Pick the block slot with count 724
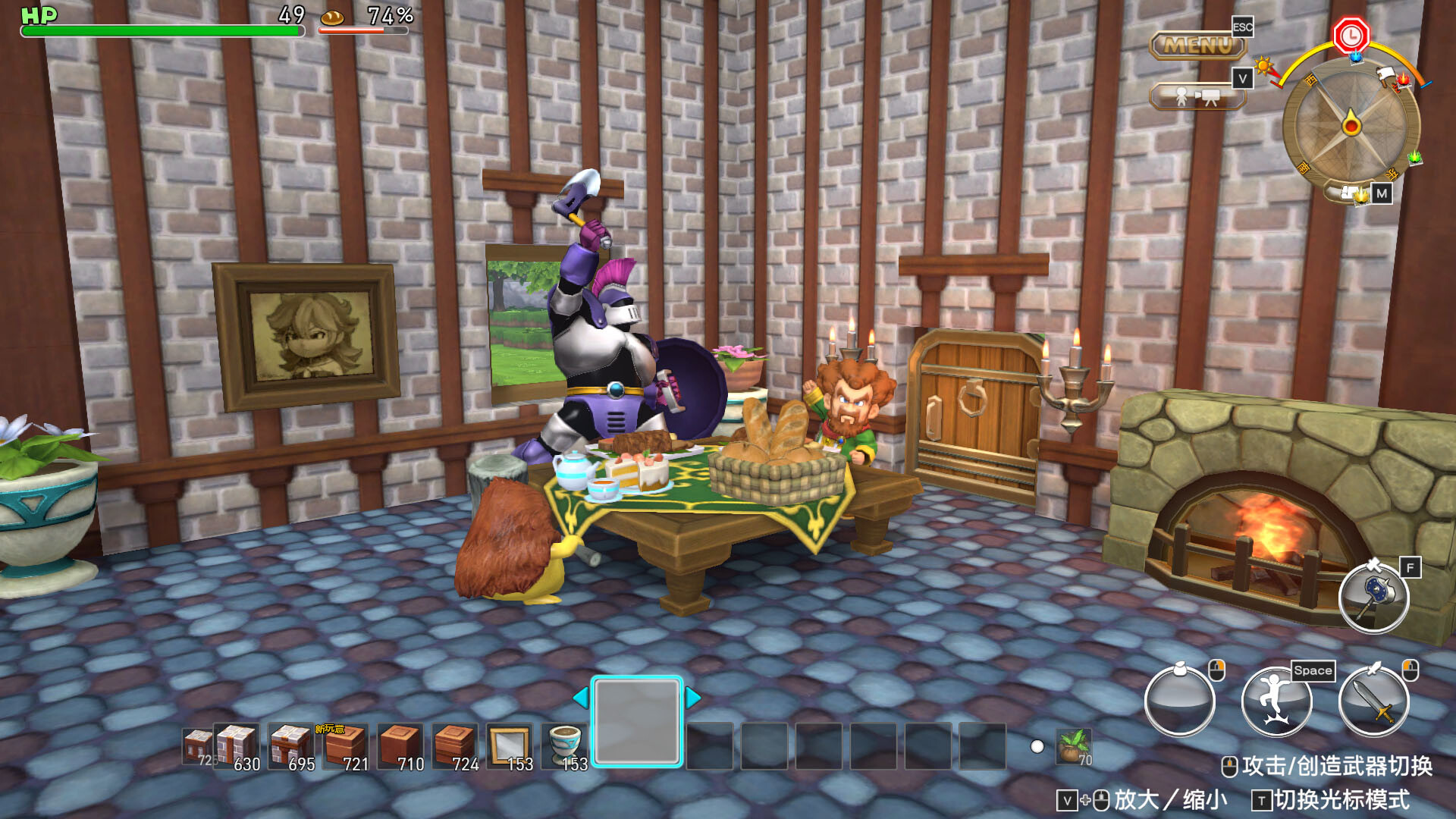The height and width of the screenshot is (819, 1456). (x=454, y=747)
